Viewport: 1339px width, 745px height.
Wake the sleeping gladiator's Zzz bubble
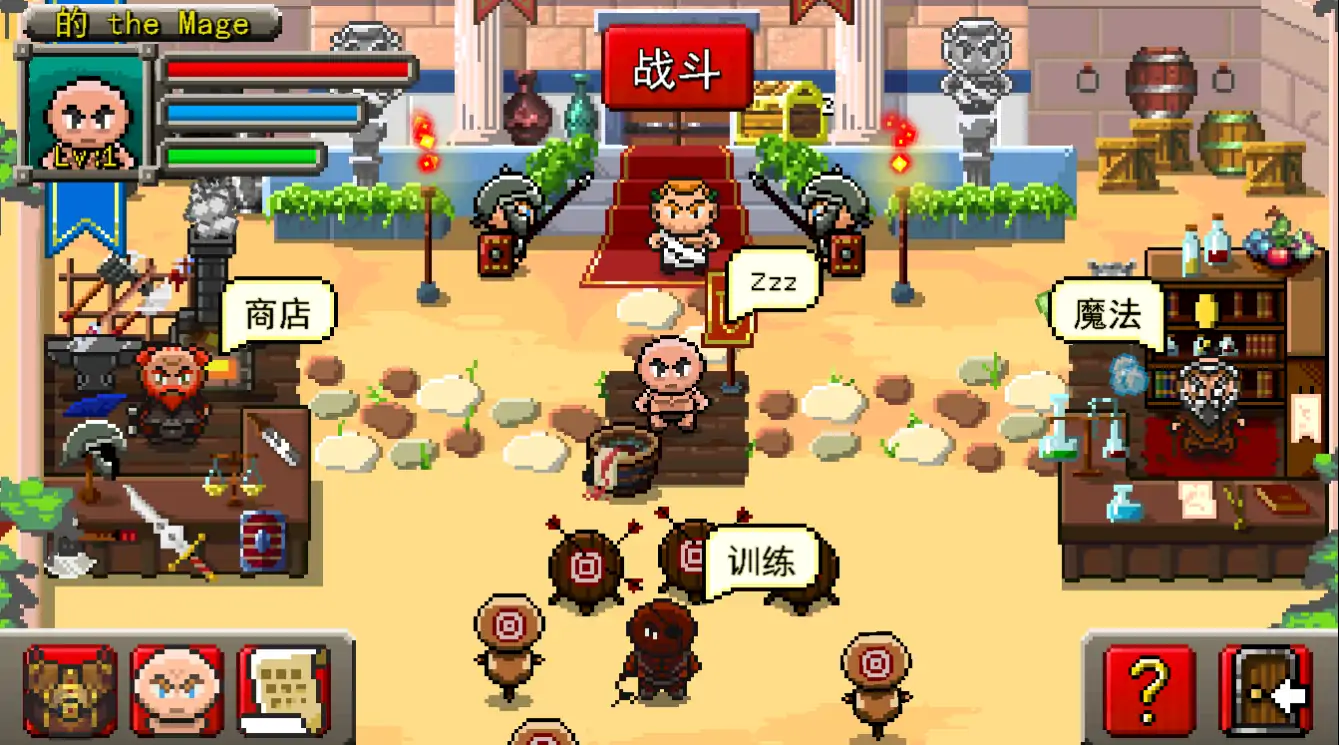[772, 281]
